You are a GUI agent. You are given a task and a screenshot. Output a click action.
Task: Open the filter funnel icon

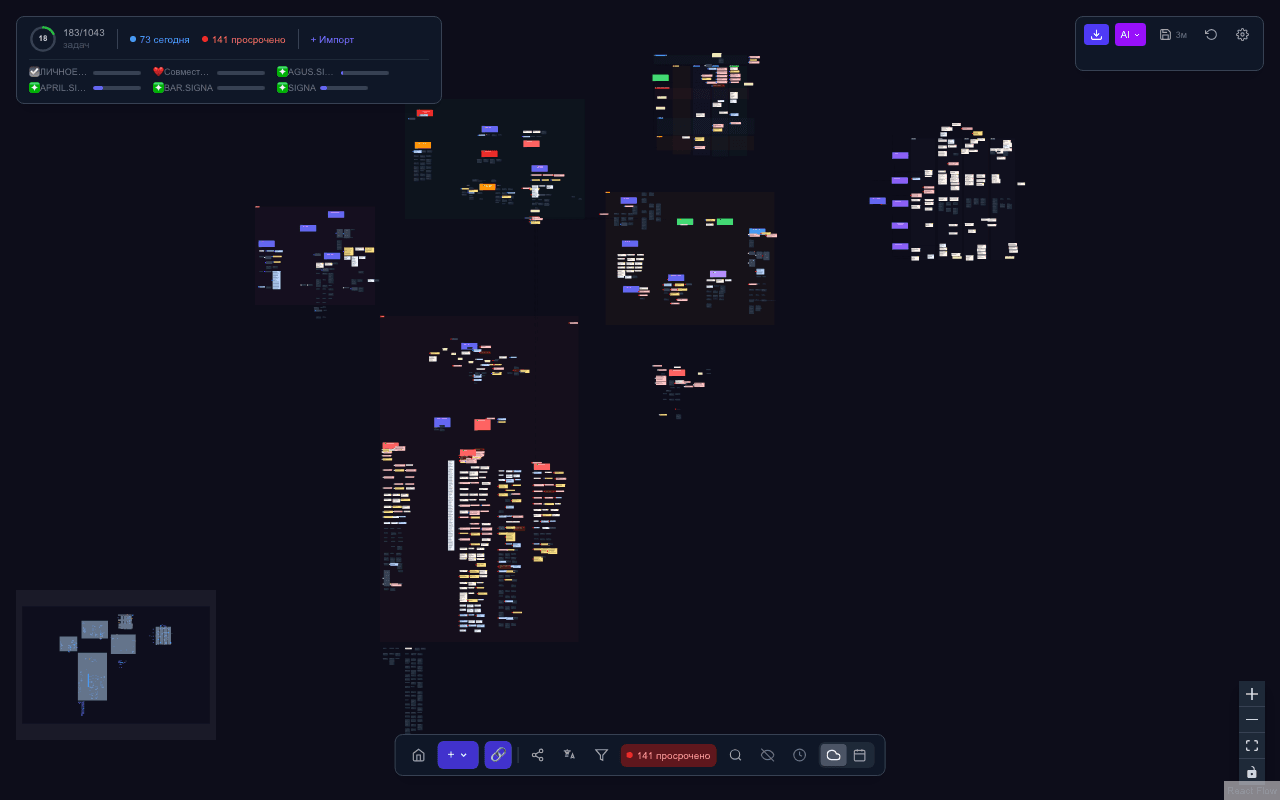pyautogui.click(x=601, y=755)
